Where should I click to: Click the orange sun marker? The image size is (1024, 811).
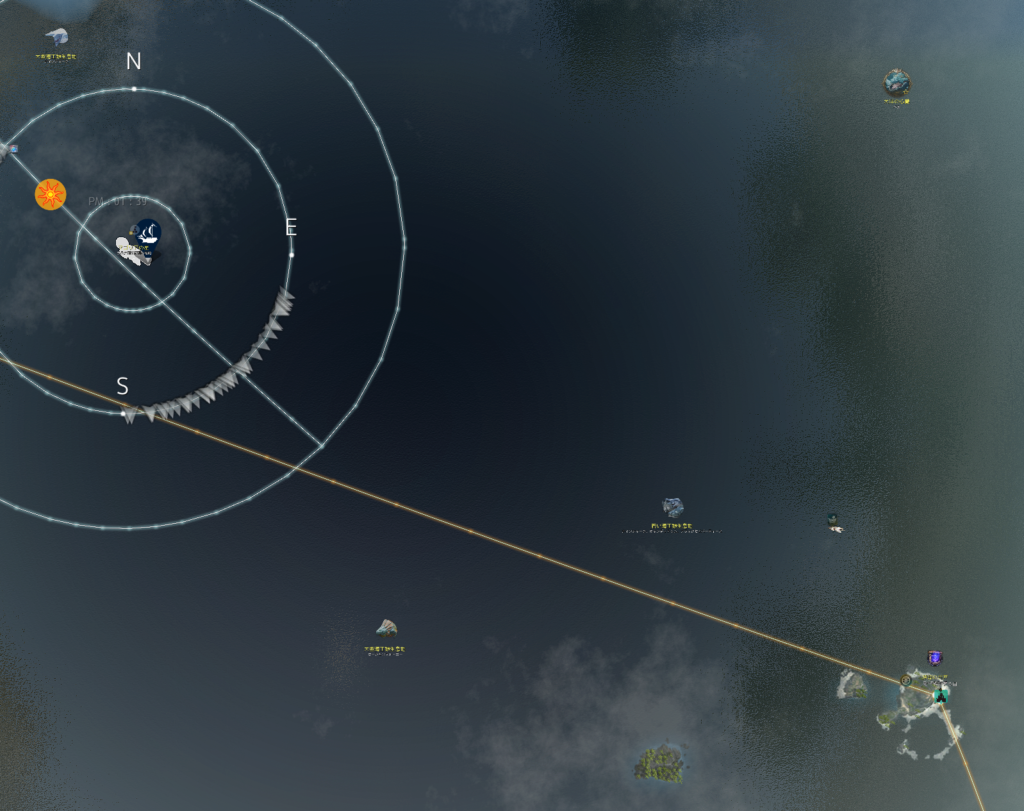coord(50,194)
